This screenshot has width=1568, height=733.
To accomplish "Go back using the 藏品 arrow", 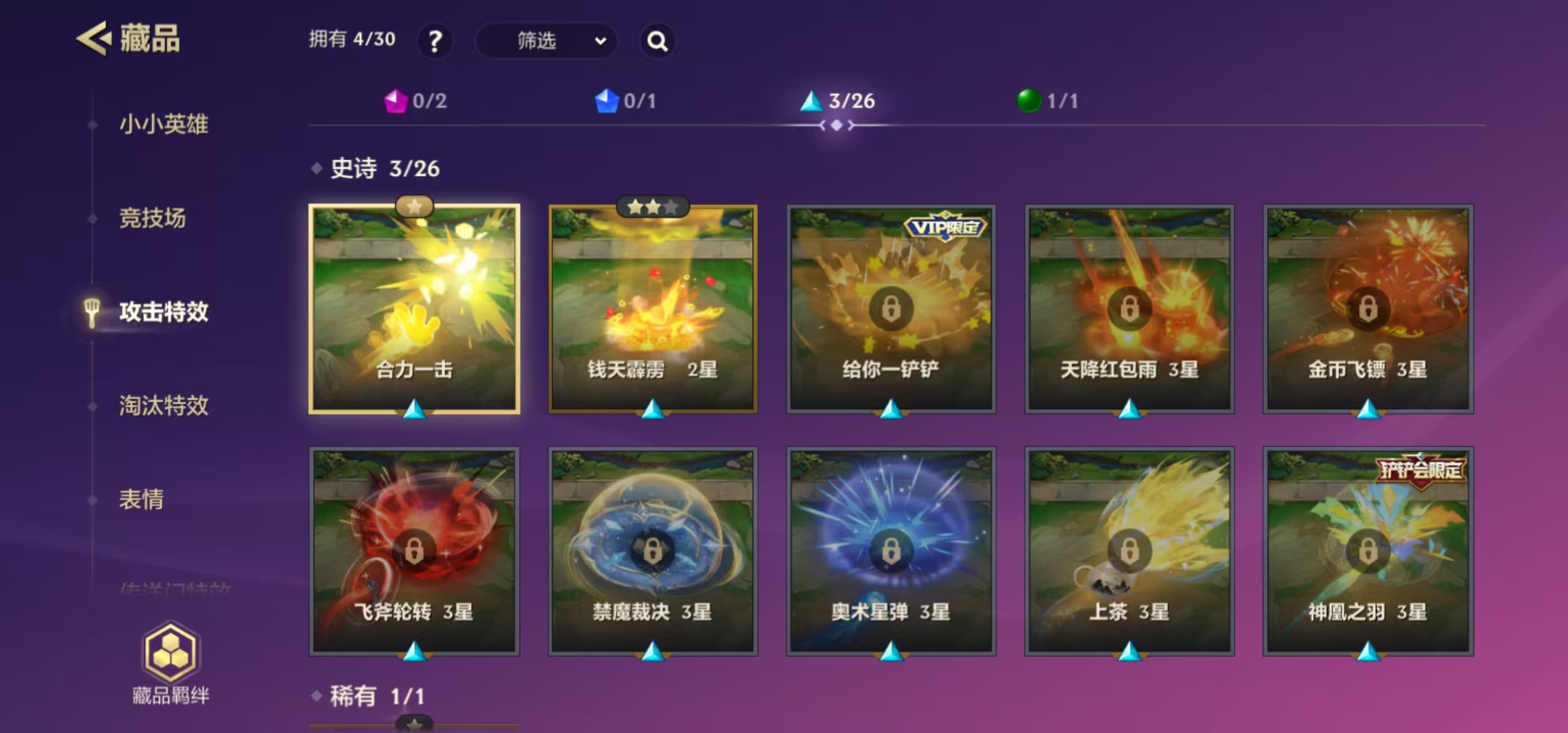I will [94, 39].
